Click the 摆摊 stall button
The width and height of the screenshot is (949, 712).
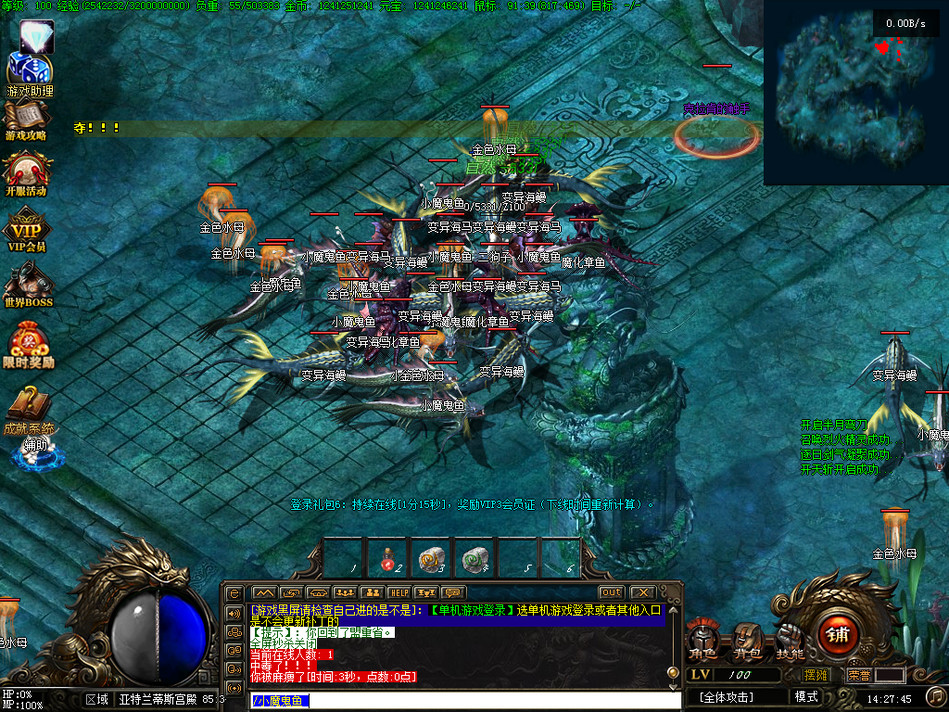click(816, 675)
